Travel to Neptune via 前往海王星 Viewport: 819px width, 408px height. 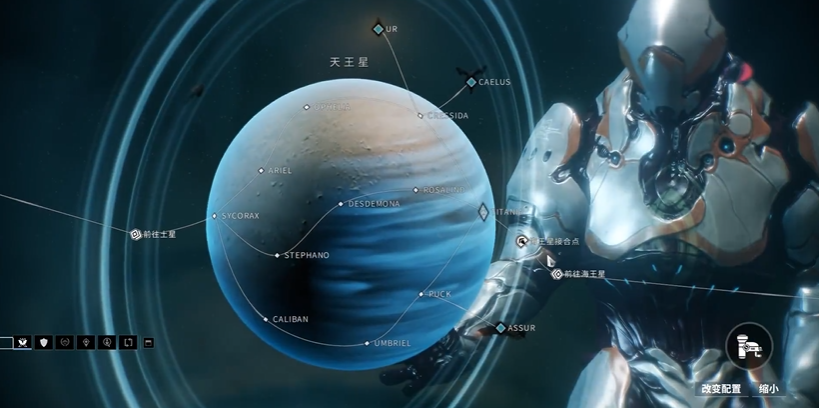coord(557,273)
